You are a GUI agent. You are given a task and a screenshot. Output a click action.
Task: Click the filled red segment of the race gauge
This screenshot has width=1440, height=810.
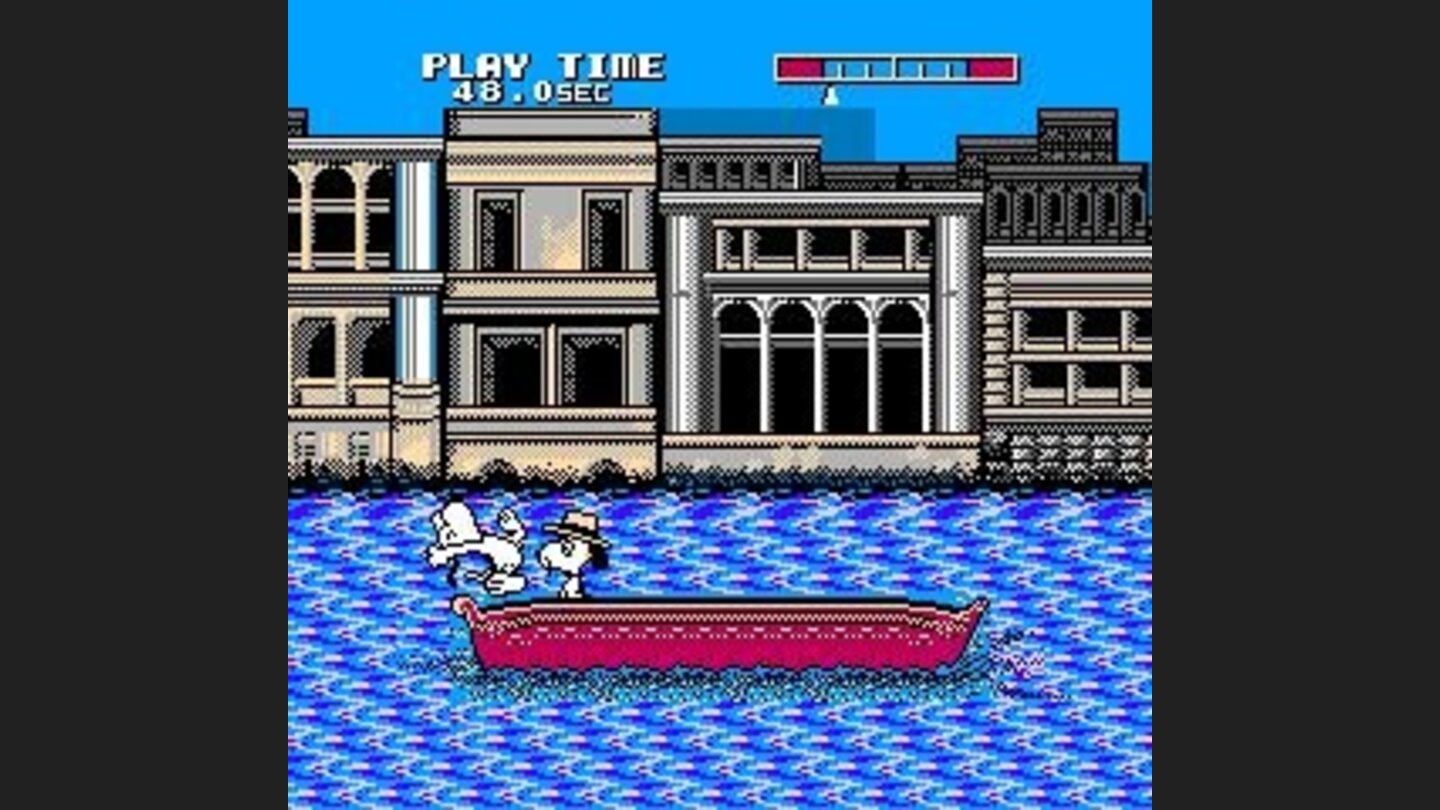(798, 65)
